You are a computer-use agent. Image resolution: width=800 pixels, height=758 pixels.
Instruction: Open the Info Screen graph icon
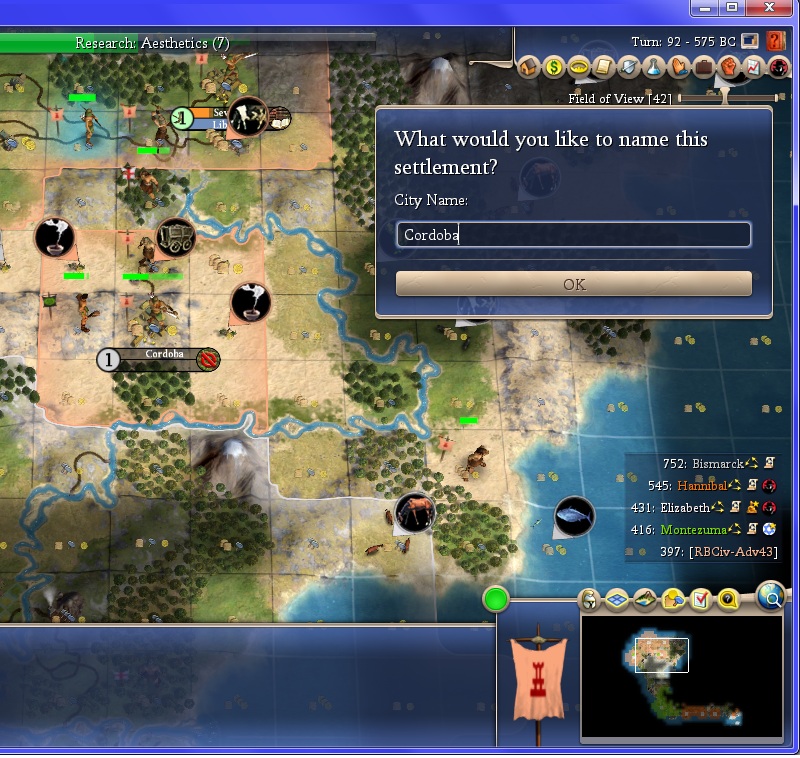(754, 68)
